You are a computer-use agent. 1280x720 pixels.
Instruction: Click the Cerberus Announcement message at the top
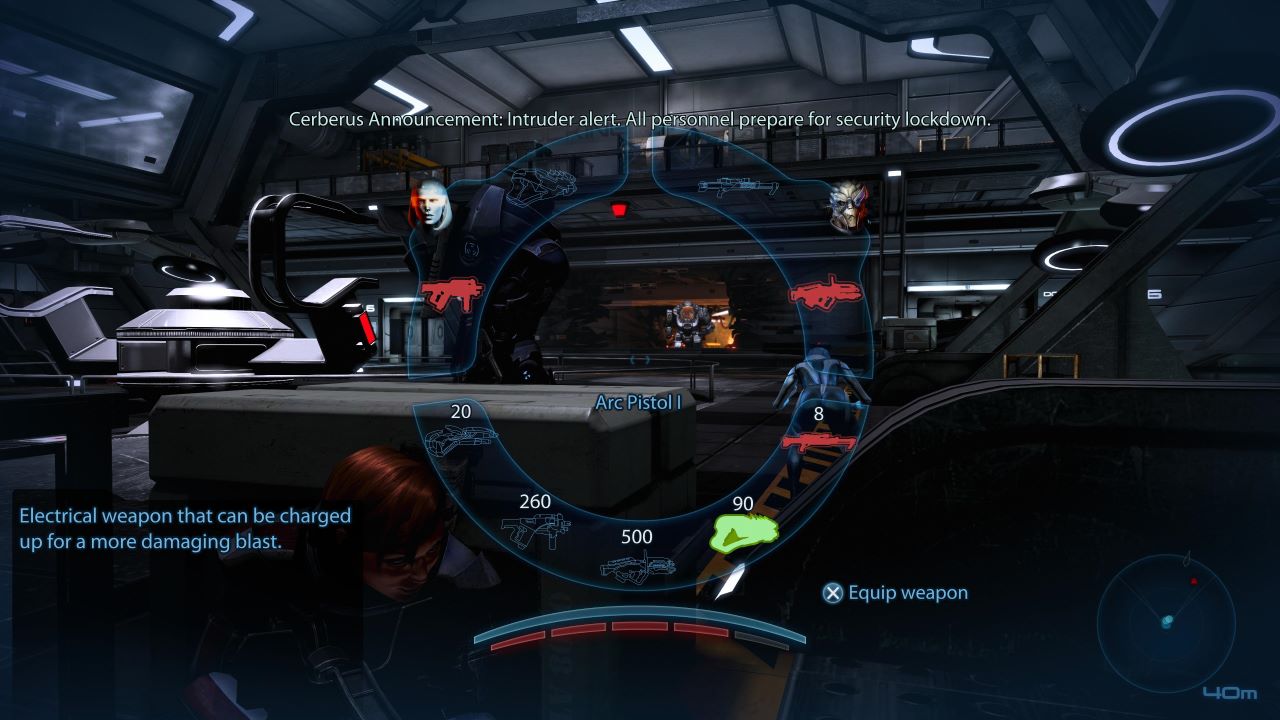(x=637, y=117)
